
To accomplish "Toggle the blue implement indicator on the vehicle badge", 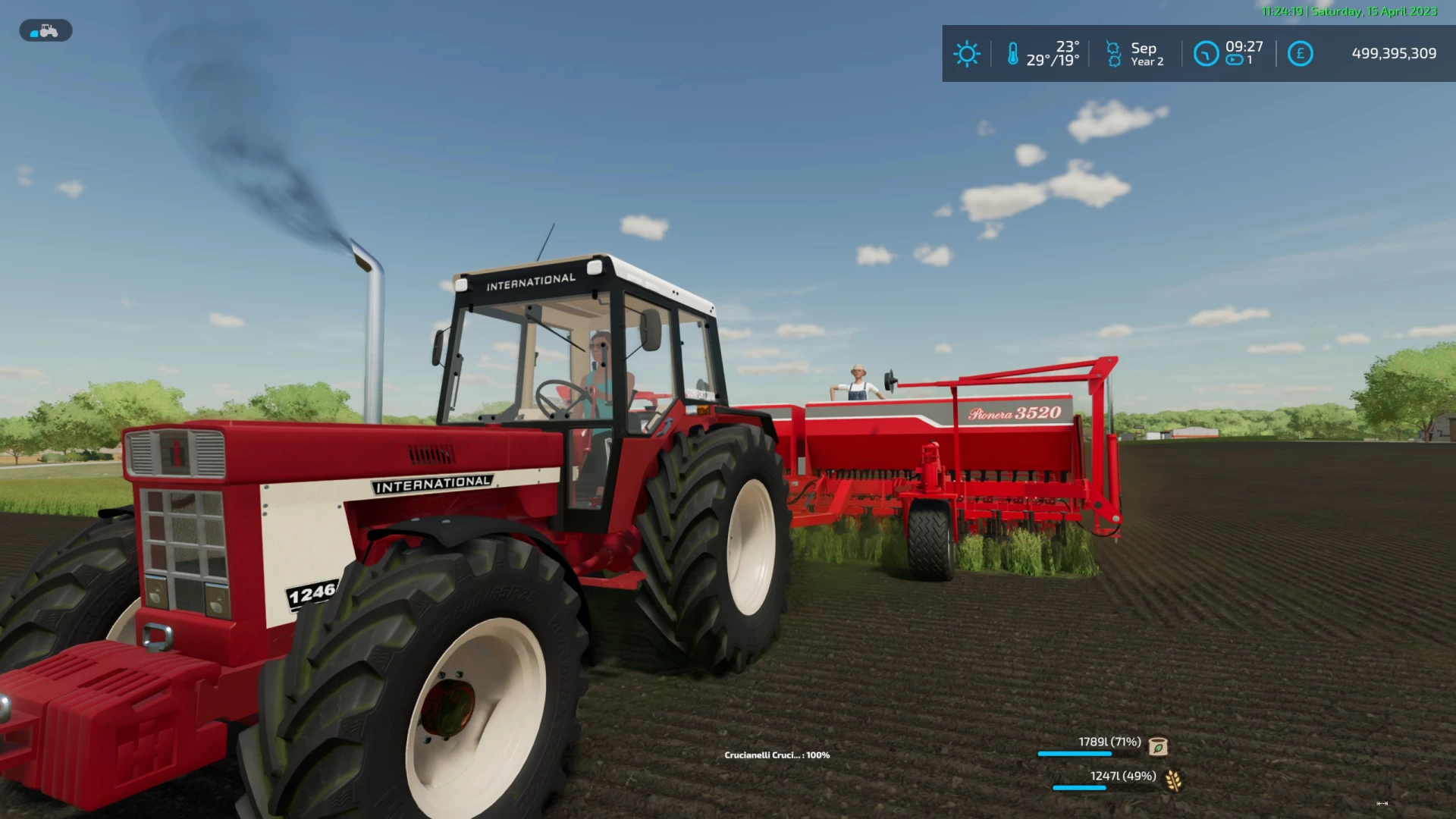I will (33, 30).
